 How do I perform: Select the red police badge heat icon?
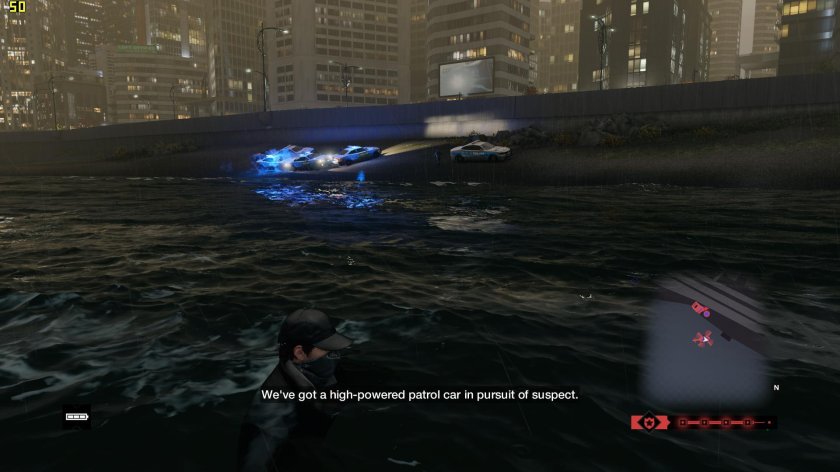[x=649, y=422]
